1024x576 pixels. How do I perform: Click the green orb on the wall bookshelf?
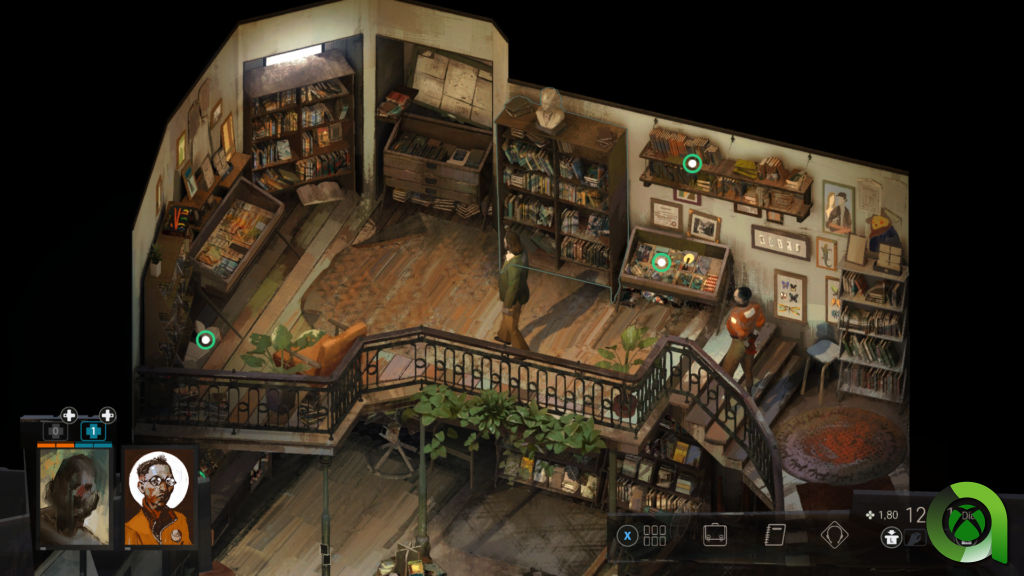click(691, 162)
